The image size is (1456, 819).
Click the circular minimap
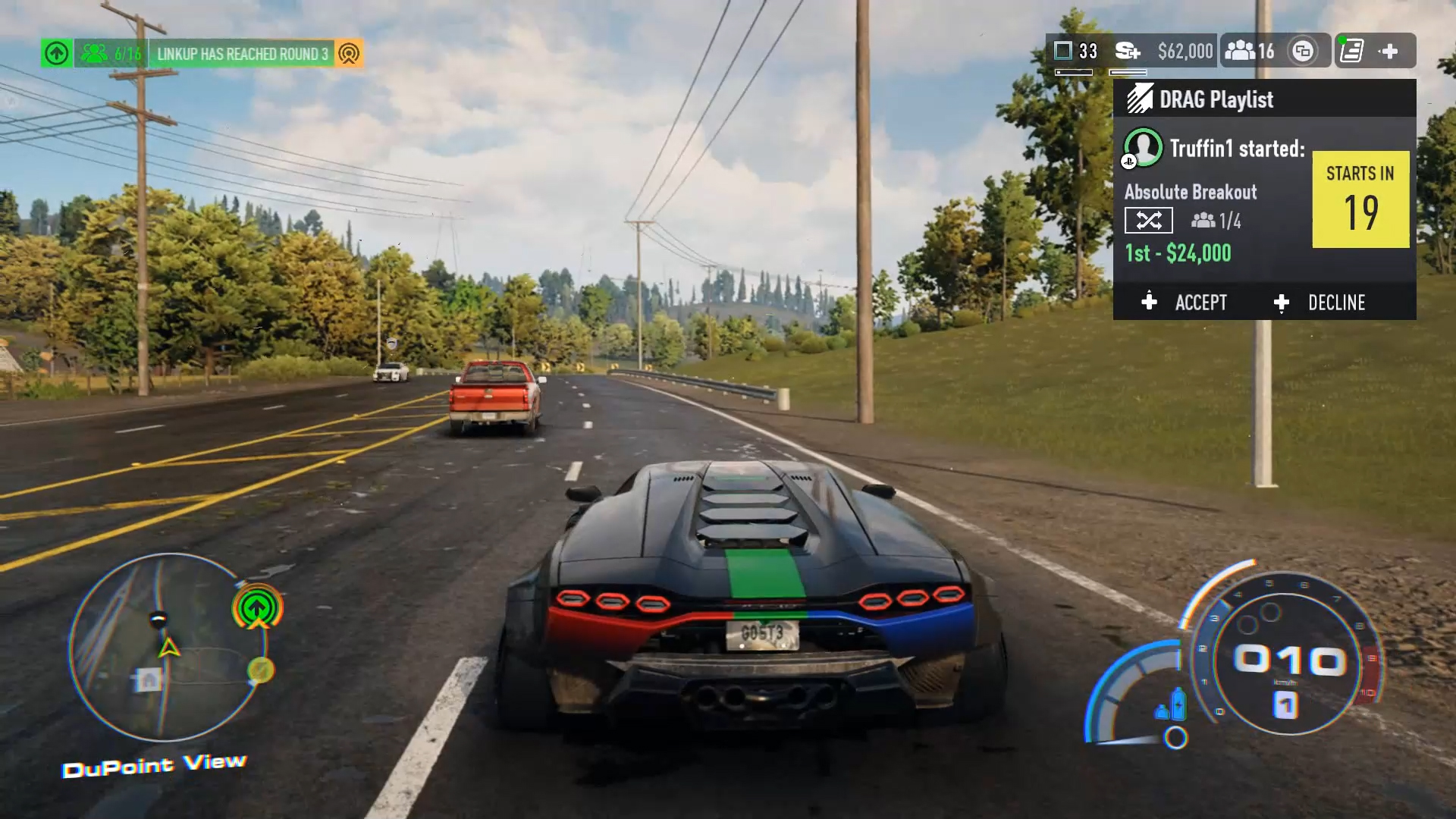click(x=168, y=647)
